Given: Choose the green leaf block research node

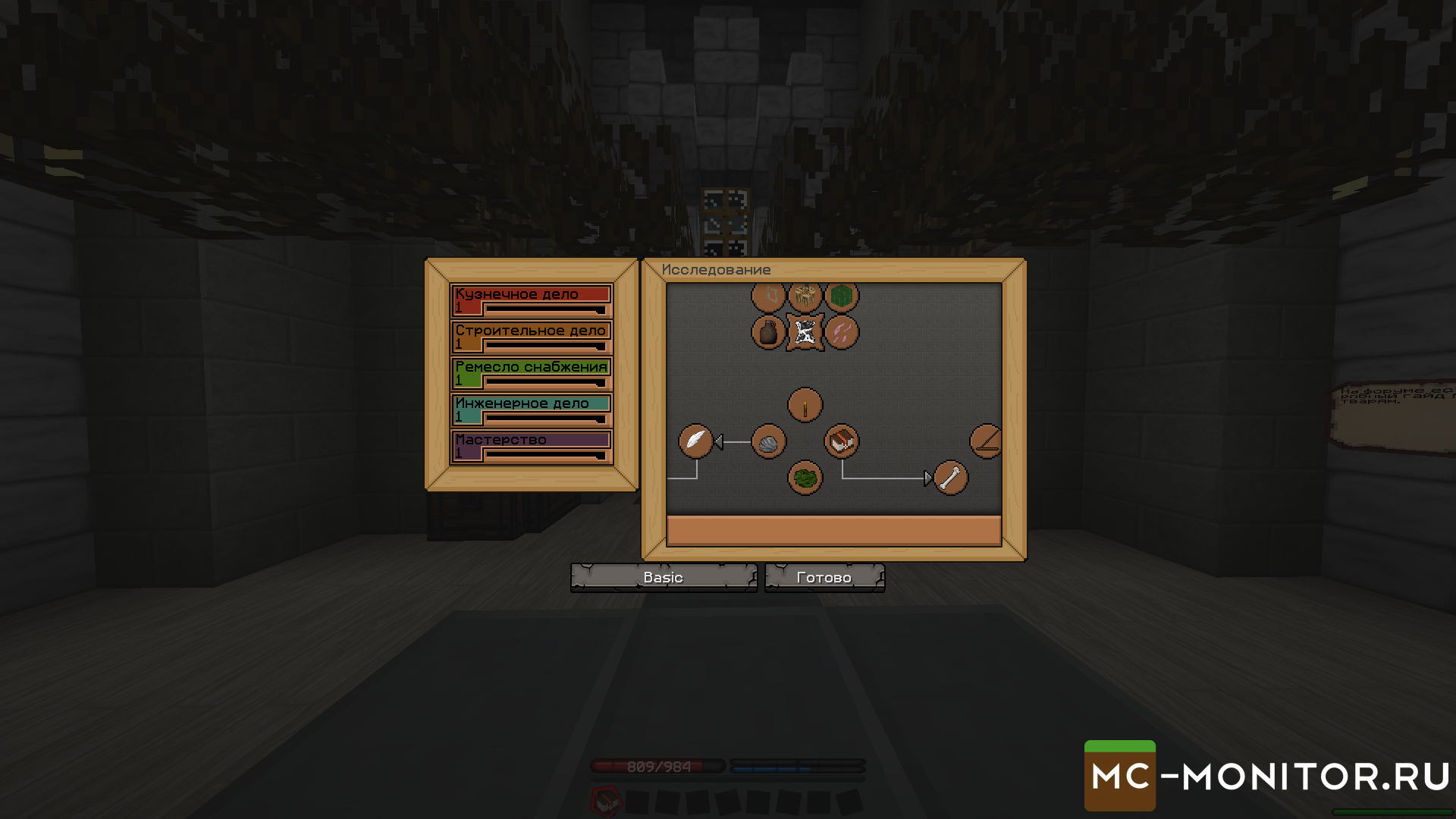Looking at the screenshot, I should (x=841, y=296).
